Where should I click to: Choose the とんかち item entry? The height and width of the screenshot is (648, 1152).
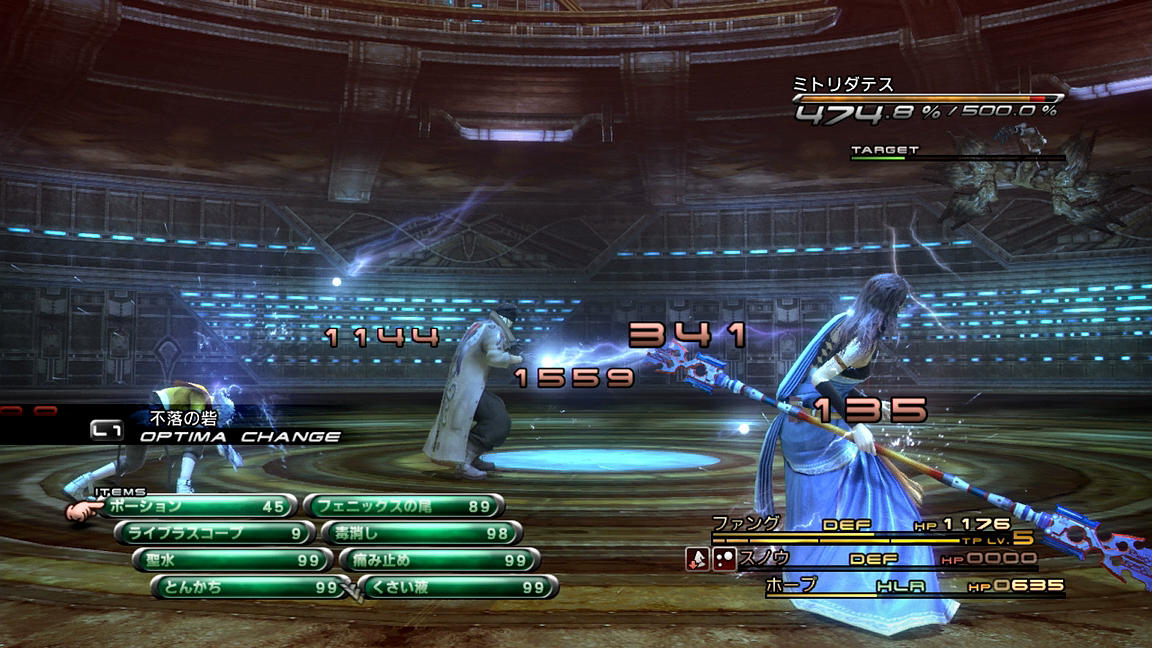pos(247,587)
